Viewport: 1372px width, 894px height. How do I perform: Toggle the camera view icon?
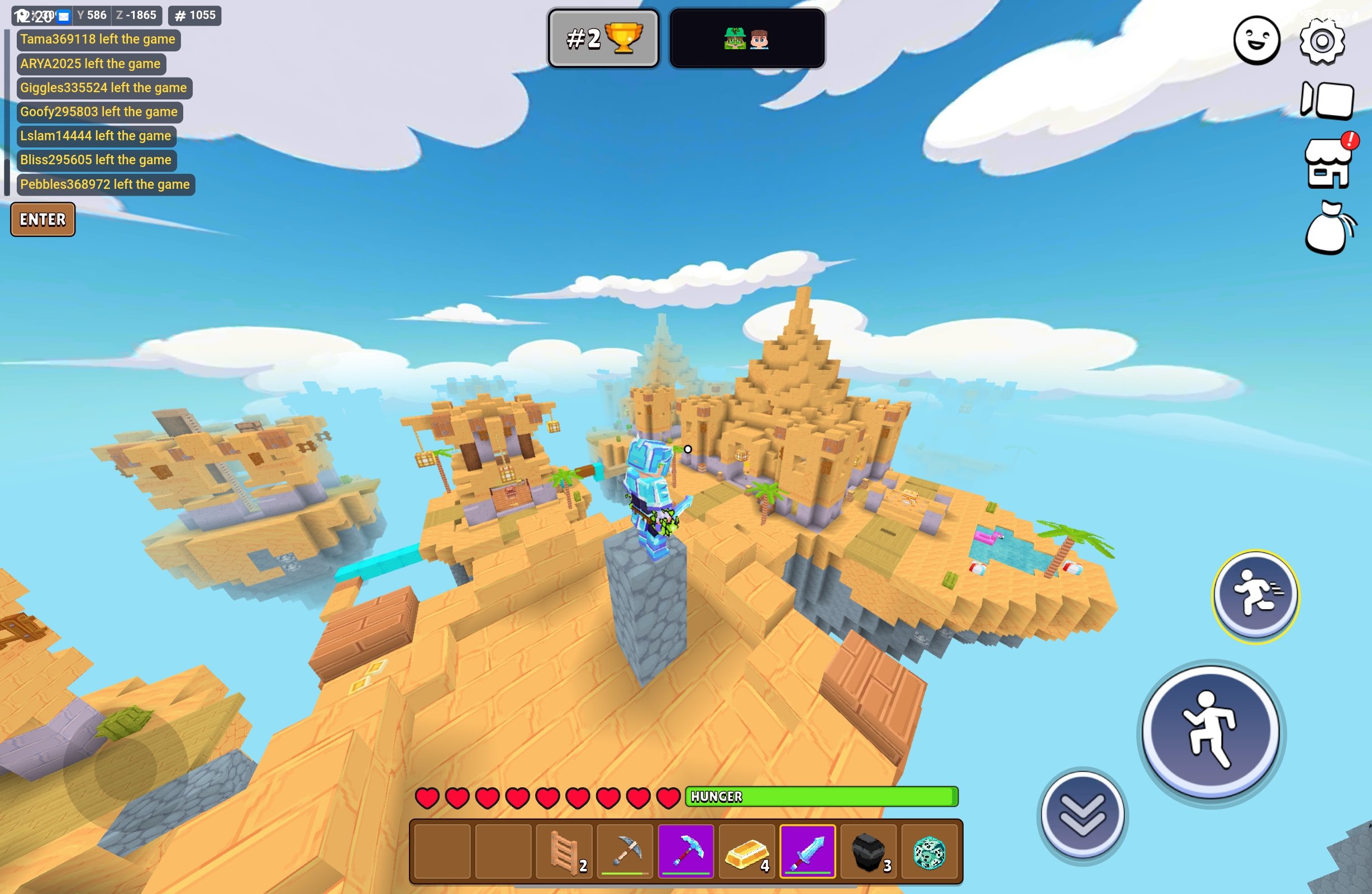1327,101
